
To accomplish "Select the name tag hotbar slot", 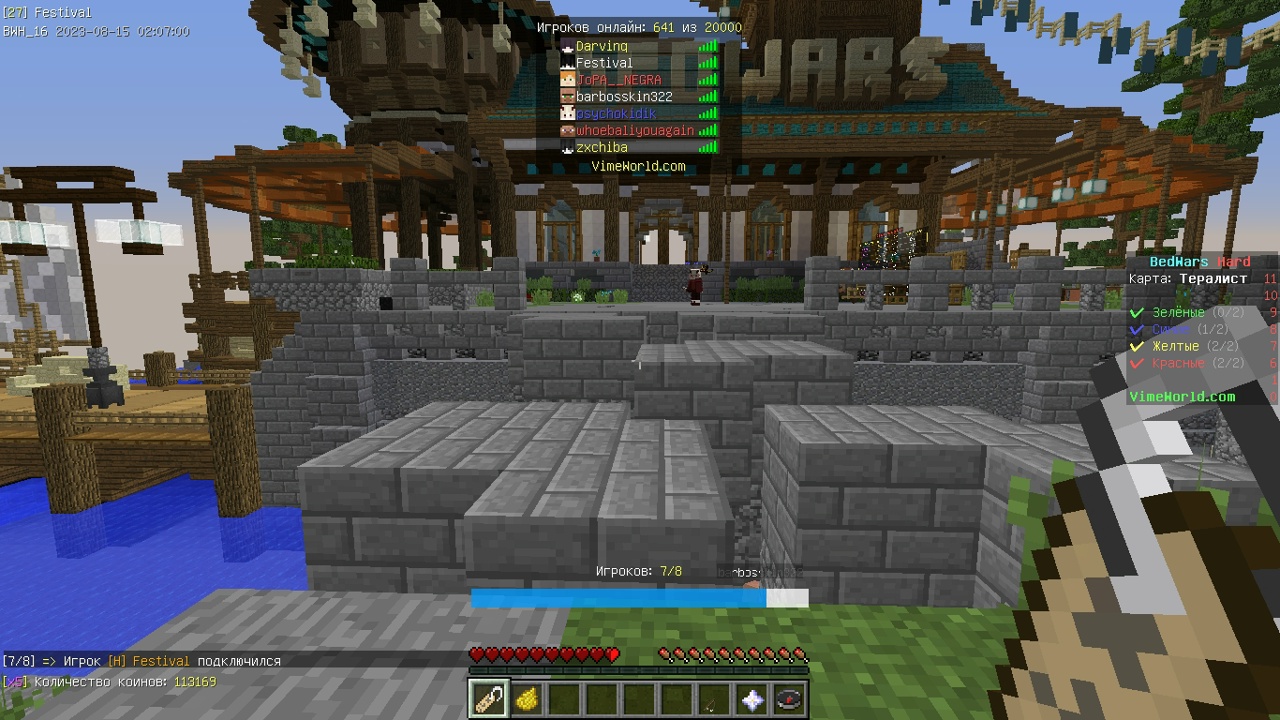I will tap(489, 699).
